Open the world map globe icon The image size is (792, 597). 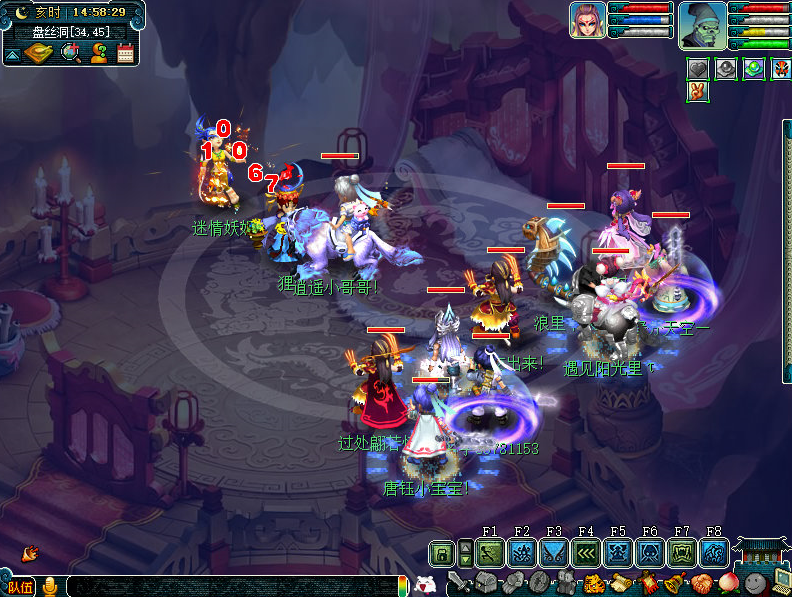tap(70, 53)
